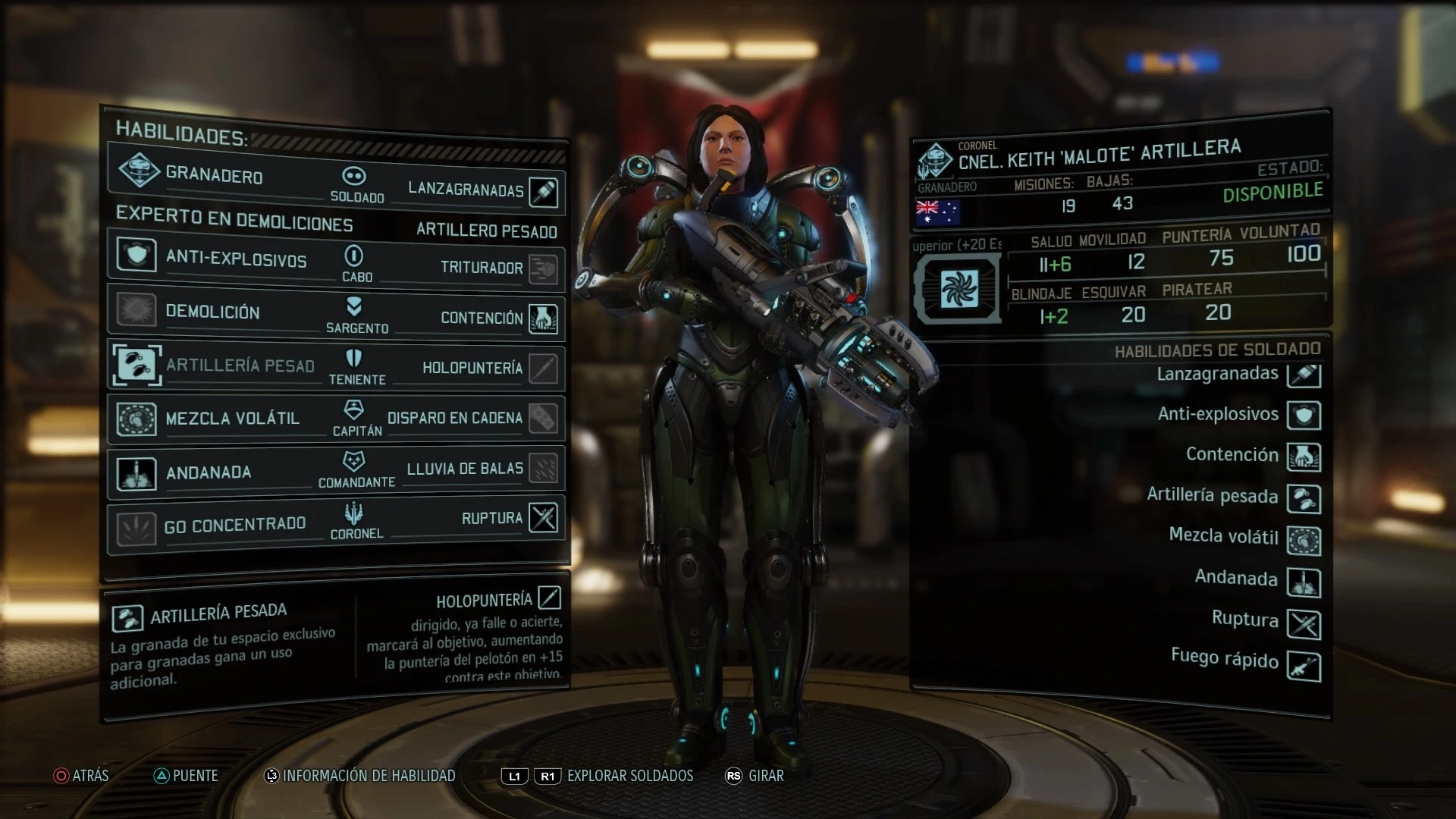Open the equipped spiral item icon
Viewport: 1456px width, 819px height.
[x=959, y=289]
